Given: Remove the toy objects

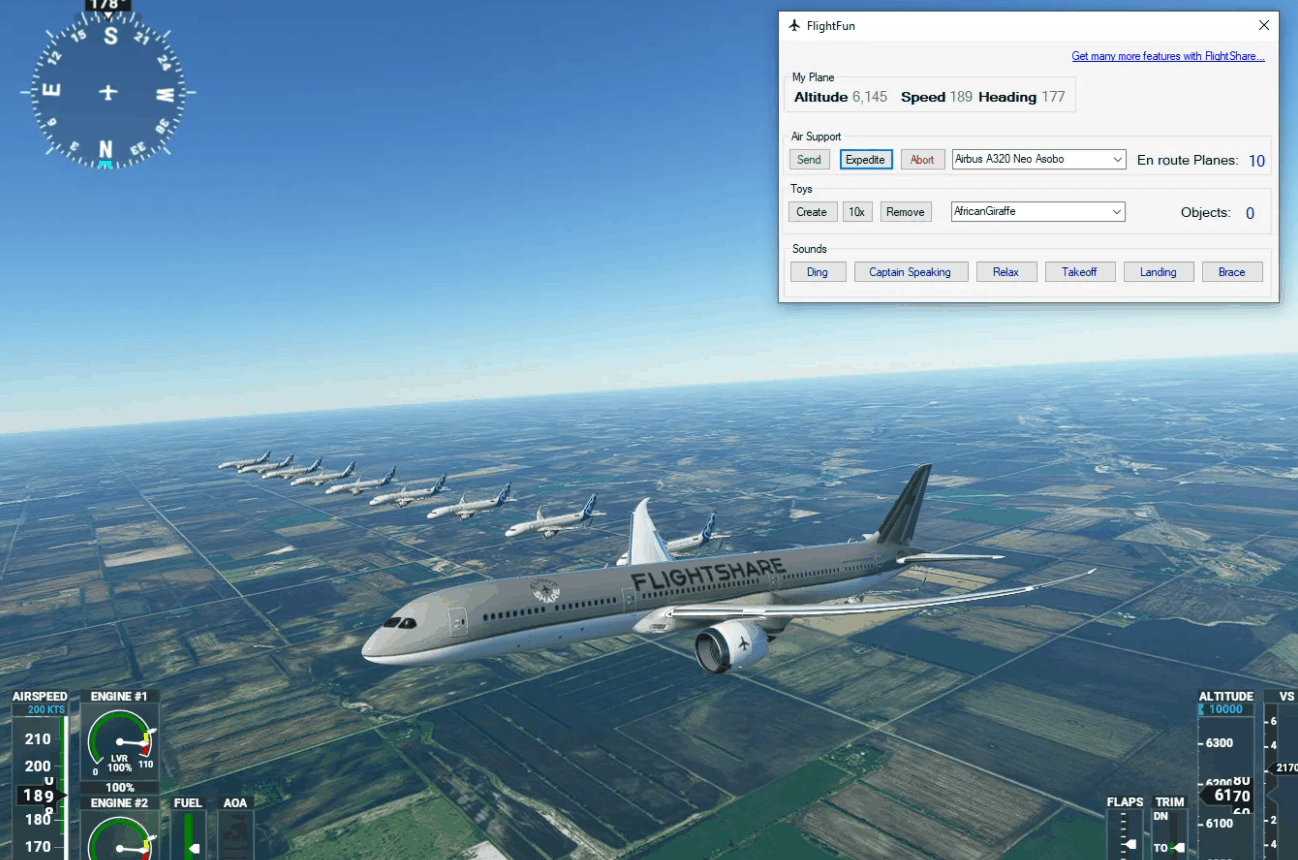Looking at the screenshot, I should click(905, 212).
